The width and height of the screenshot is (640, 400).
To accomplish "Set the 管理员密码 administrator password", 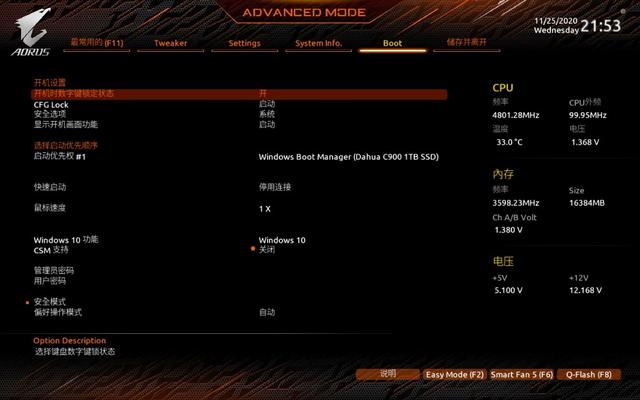I will click(x=54, y=270).
